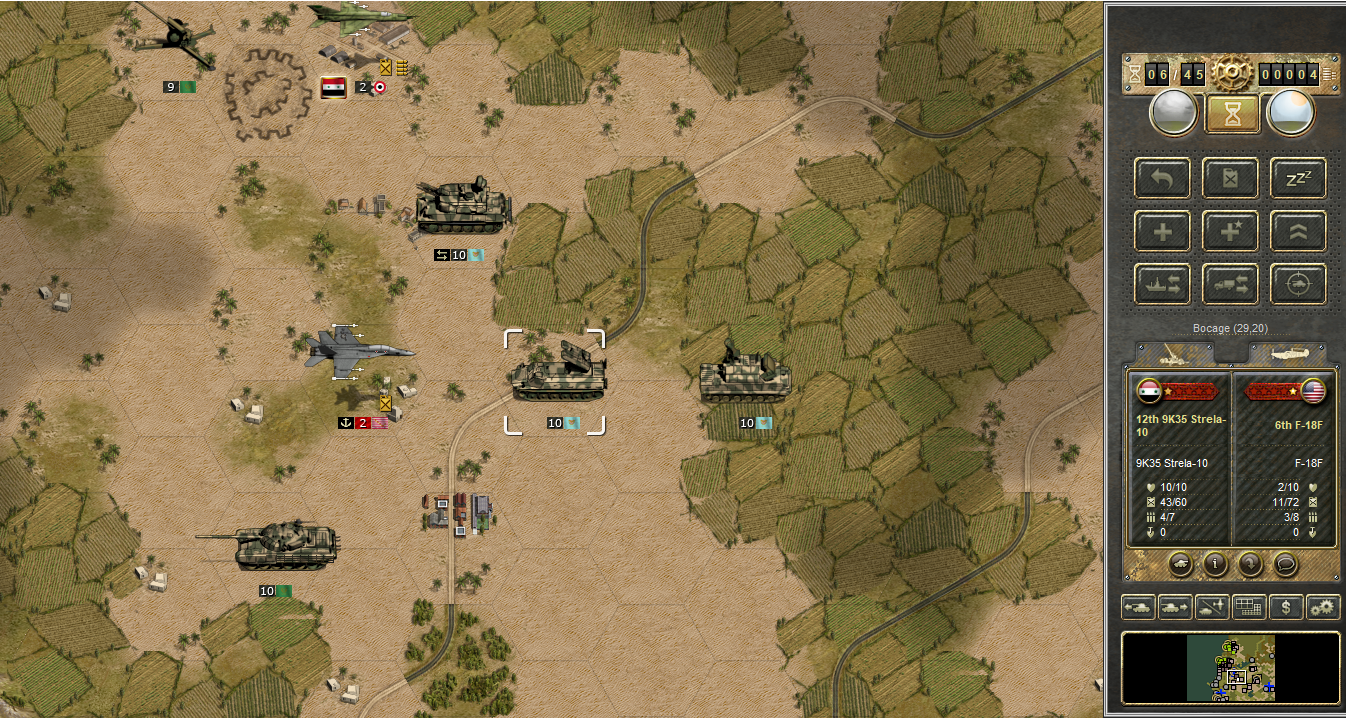Show unit details with the info button
This screenshot has height=718, width=1346.
point(1215,564)
